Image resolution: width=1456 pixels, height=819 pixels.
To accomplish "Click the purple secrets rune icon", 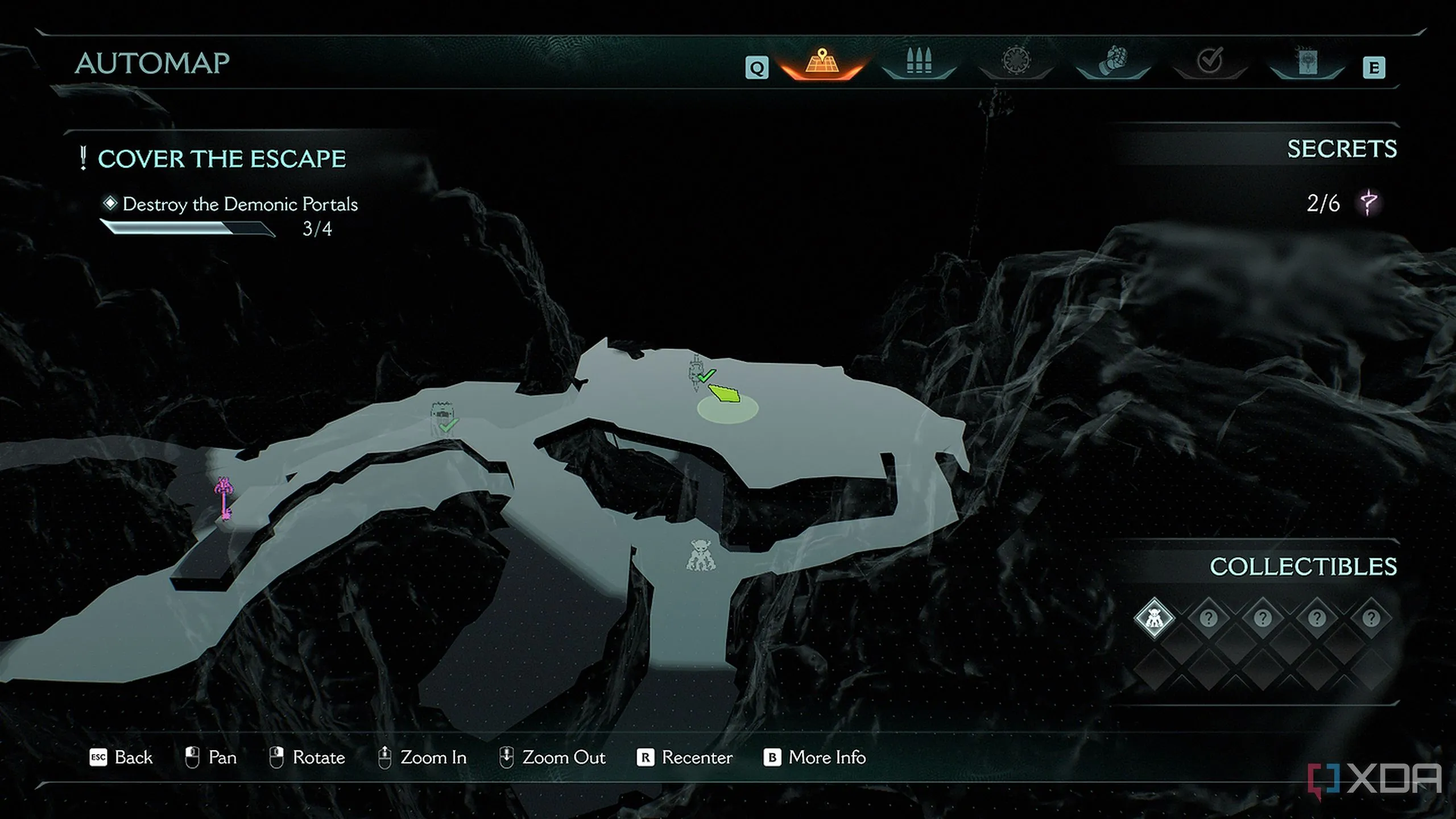I will point(1368,202).
